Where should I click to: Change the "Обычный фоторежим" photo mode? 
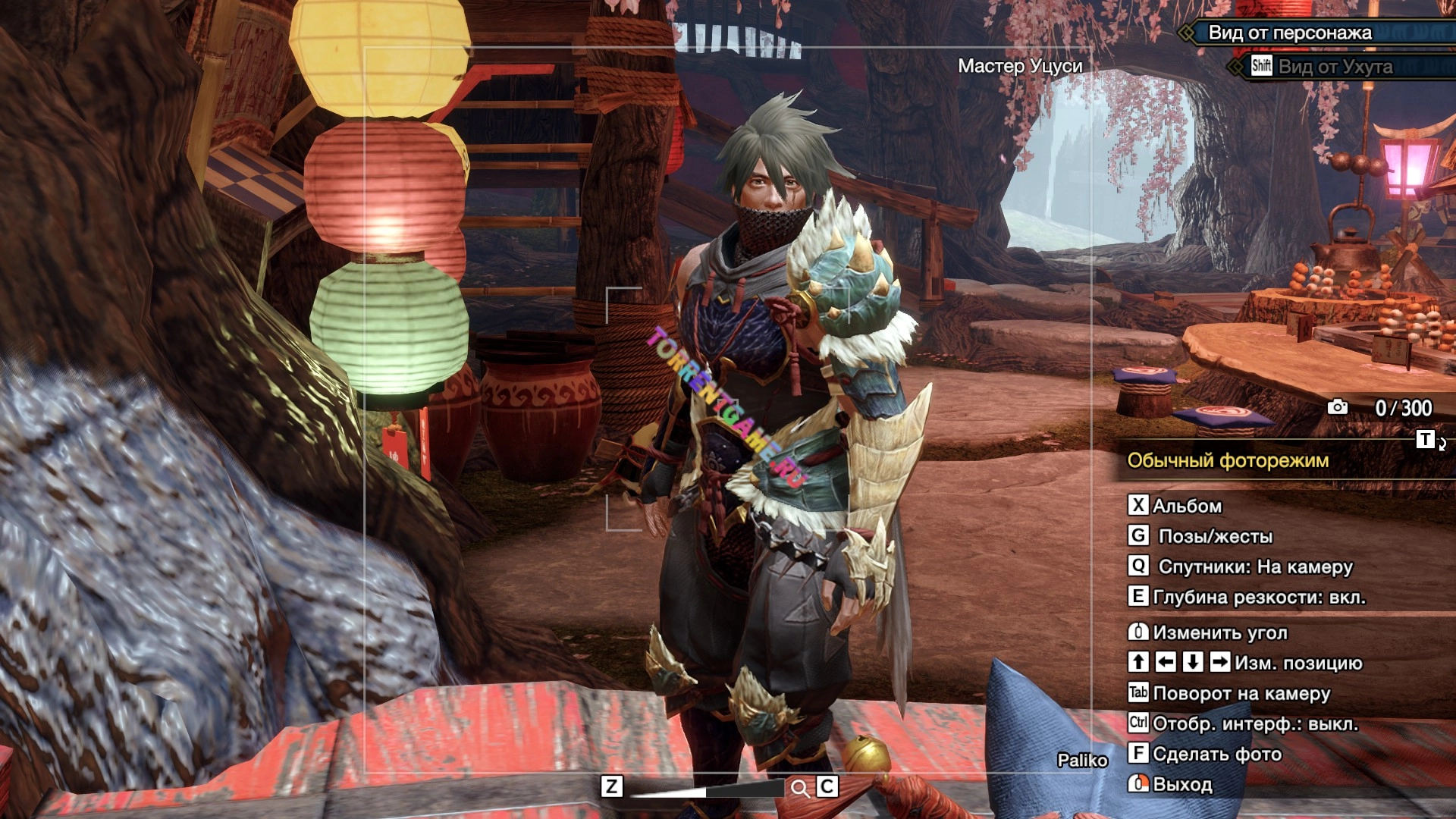click(x=1228, y=460)
